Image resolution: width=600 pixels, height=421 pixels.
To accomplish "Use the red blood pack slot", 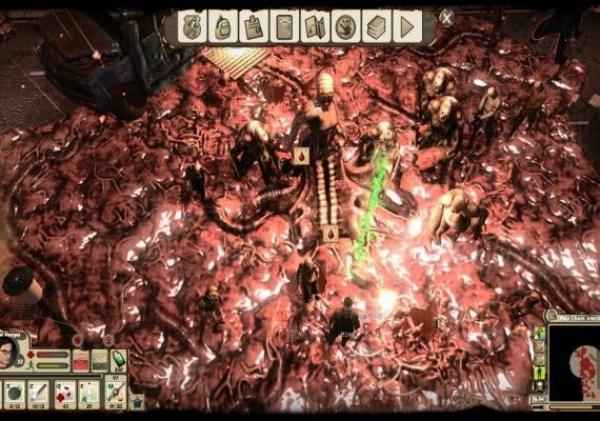I will tap(81, 362).
